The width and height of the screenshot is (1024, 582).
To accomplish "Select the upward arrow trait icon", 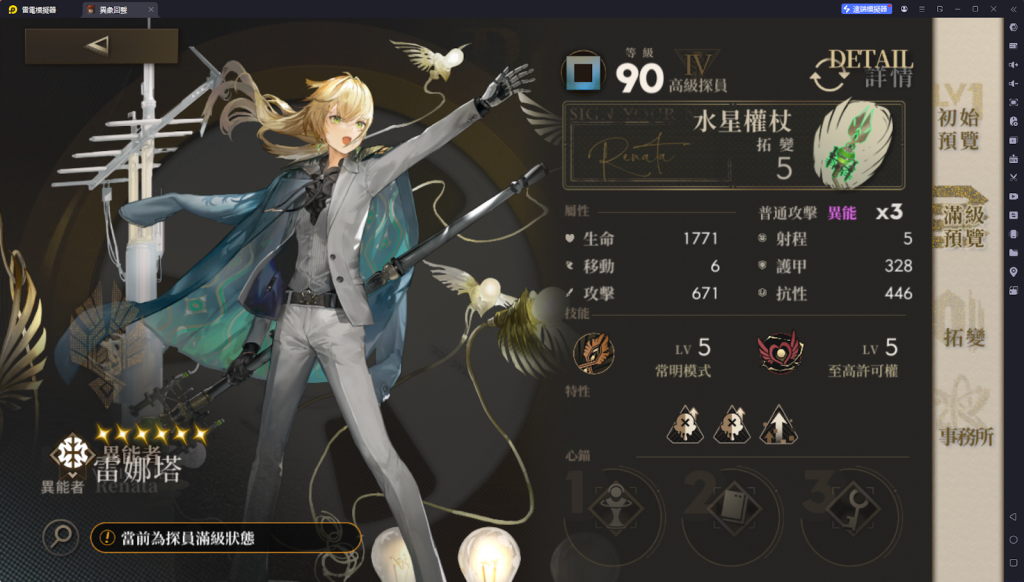I will (x=778, y=424).
